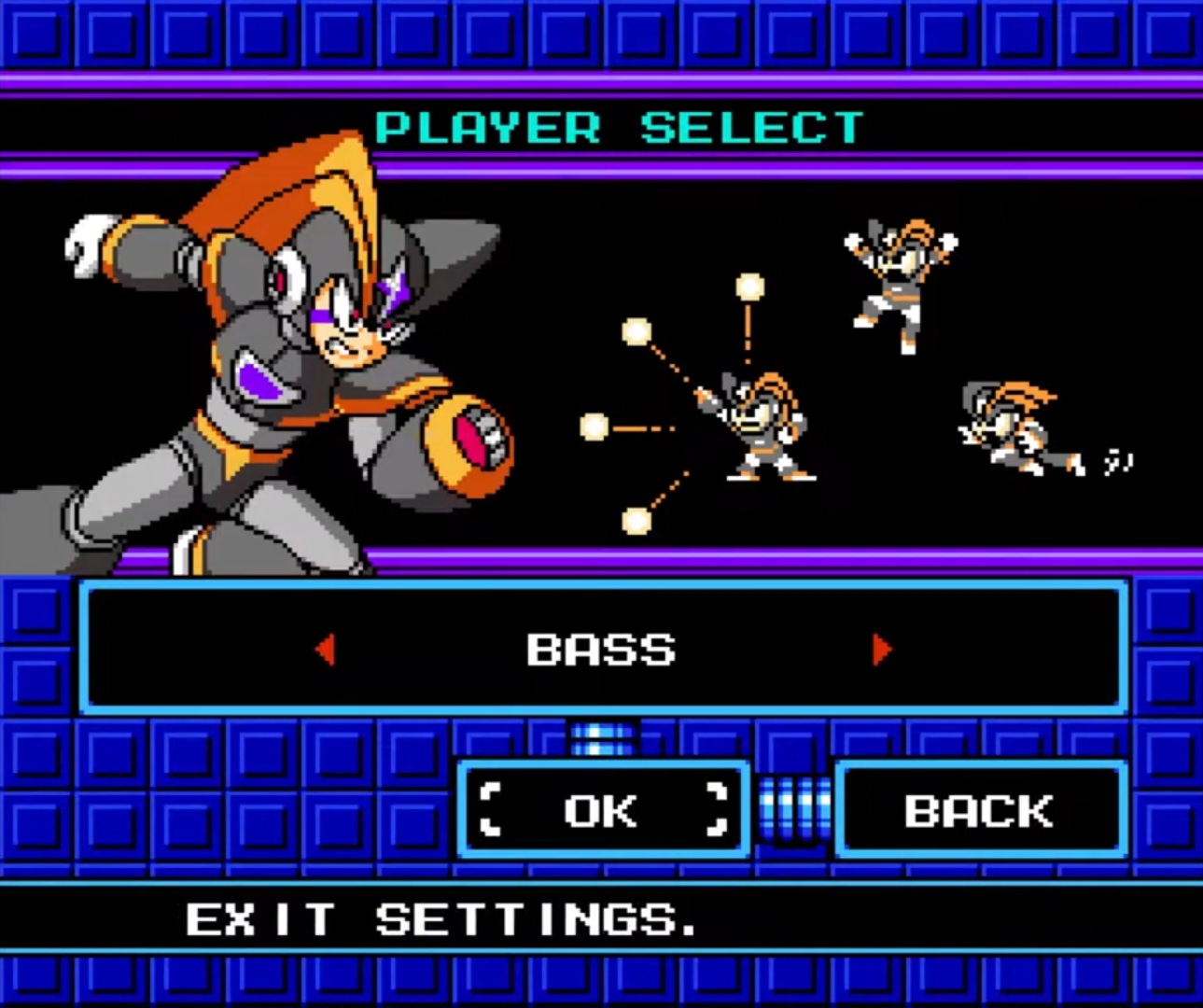
Task: Click the left arrow to choose previous character
Action: [x=326, y=651]
